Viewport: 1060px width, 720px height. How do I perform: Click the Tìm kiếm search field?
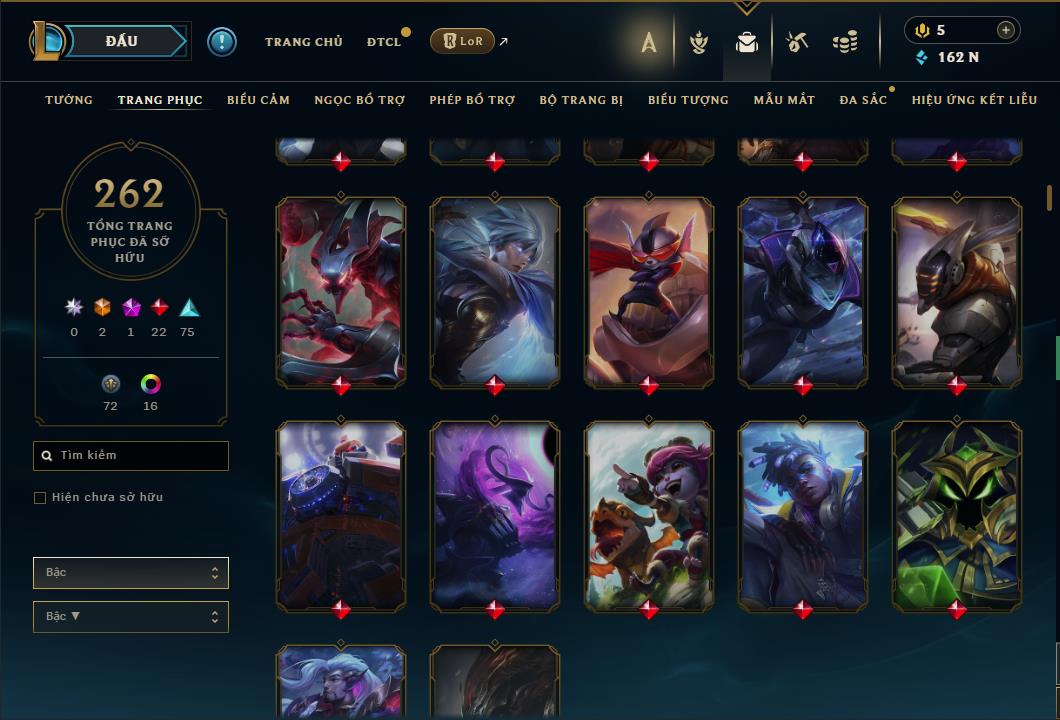pos(131,456)
